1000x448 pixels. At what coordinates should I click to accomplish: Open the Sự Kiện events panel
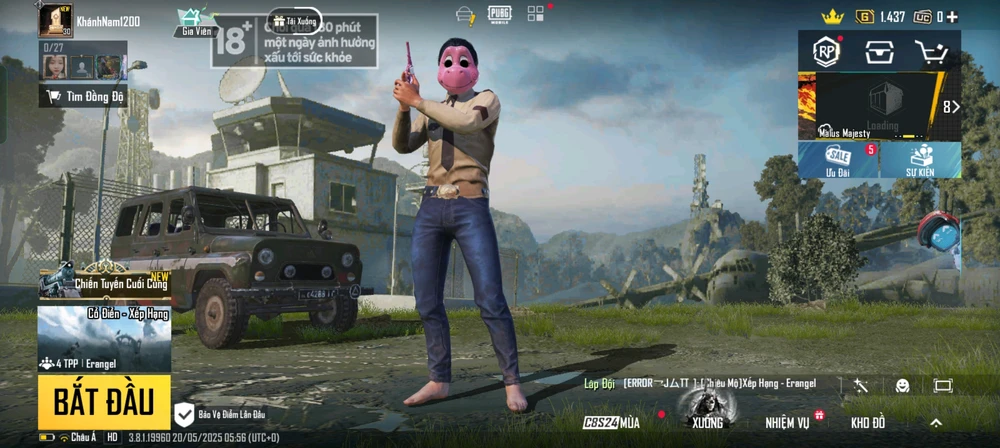919,160
